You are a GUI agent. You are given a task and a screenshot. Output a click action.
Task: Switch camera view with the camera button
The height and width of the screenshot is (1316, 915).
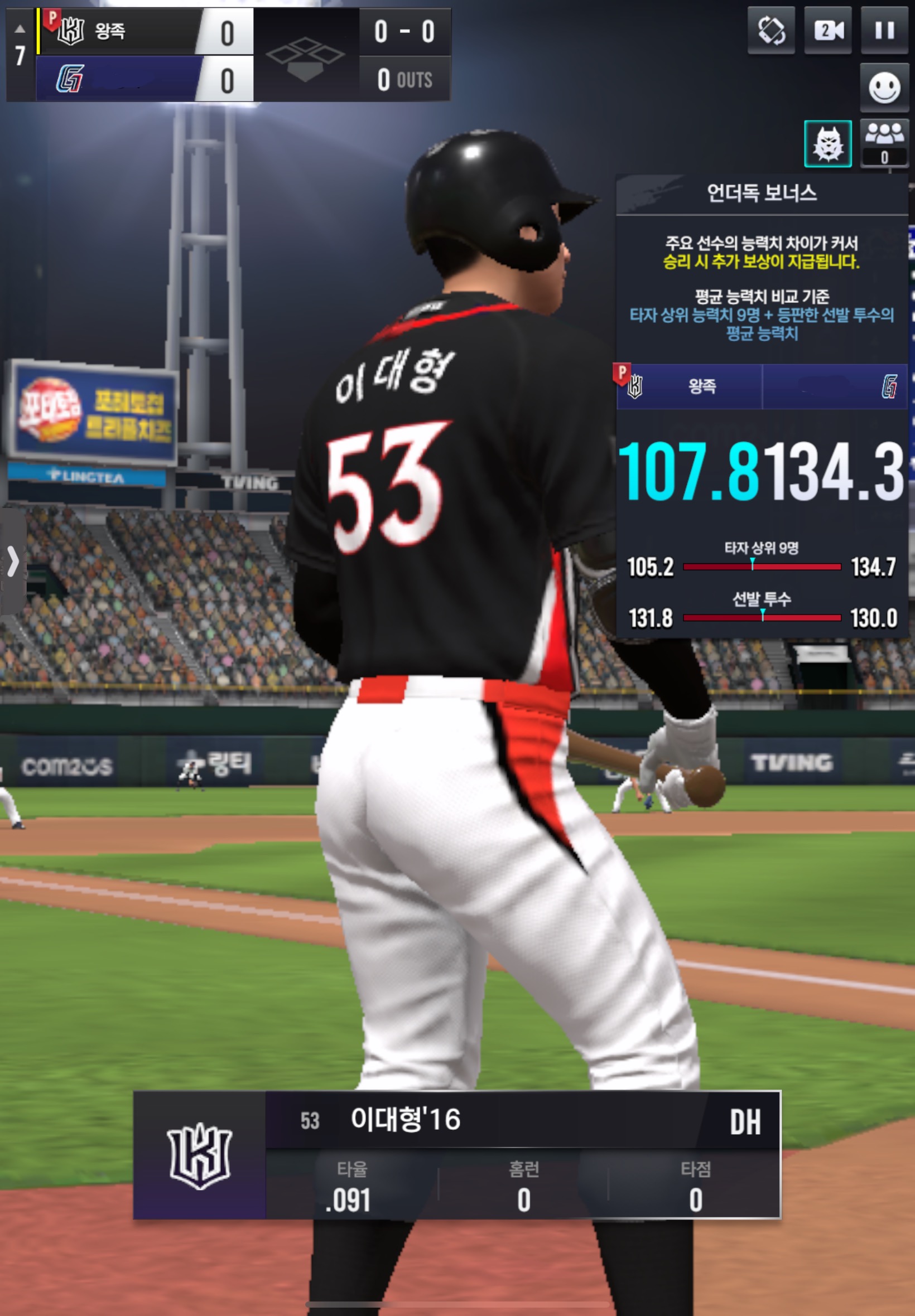click(828, 31)
